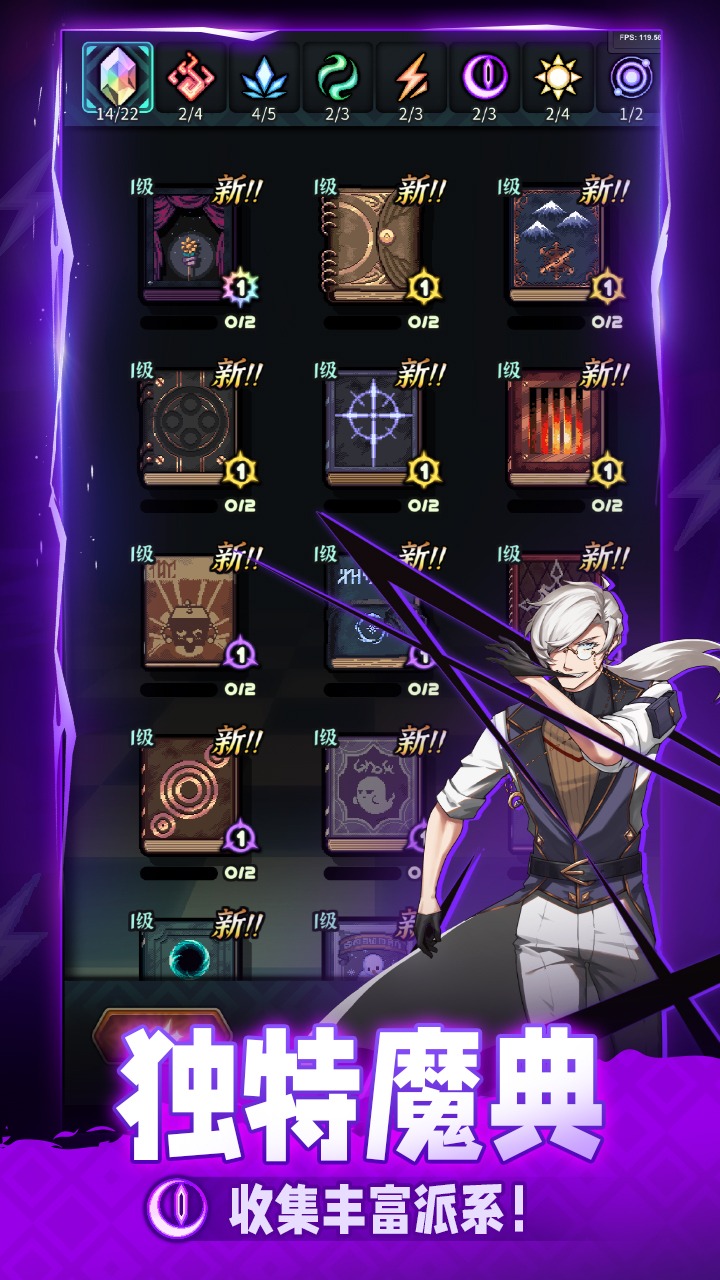
Task: Open the purple eye tab
Action: [485, 78]
